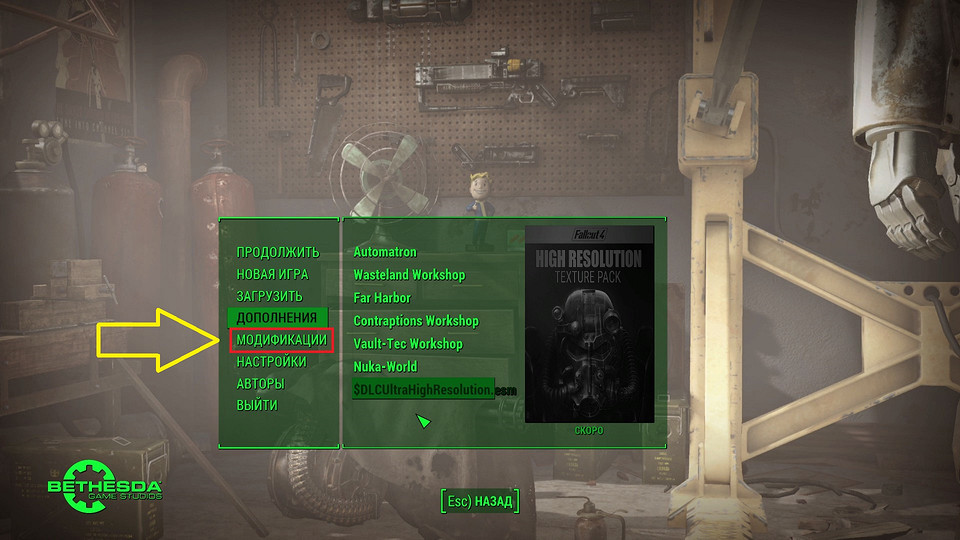This screenshot has height=540, width=960.
Task: Click the High Resolution Texture Pack cover image
Action: (589, 323)
